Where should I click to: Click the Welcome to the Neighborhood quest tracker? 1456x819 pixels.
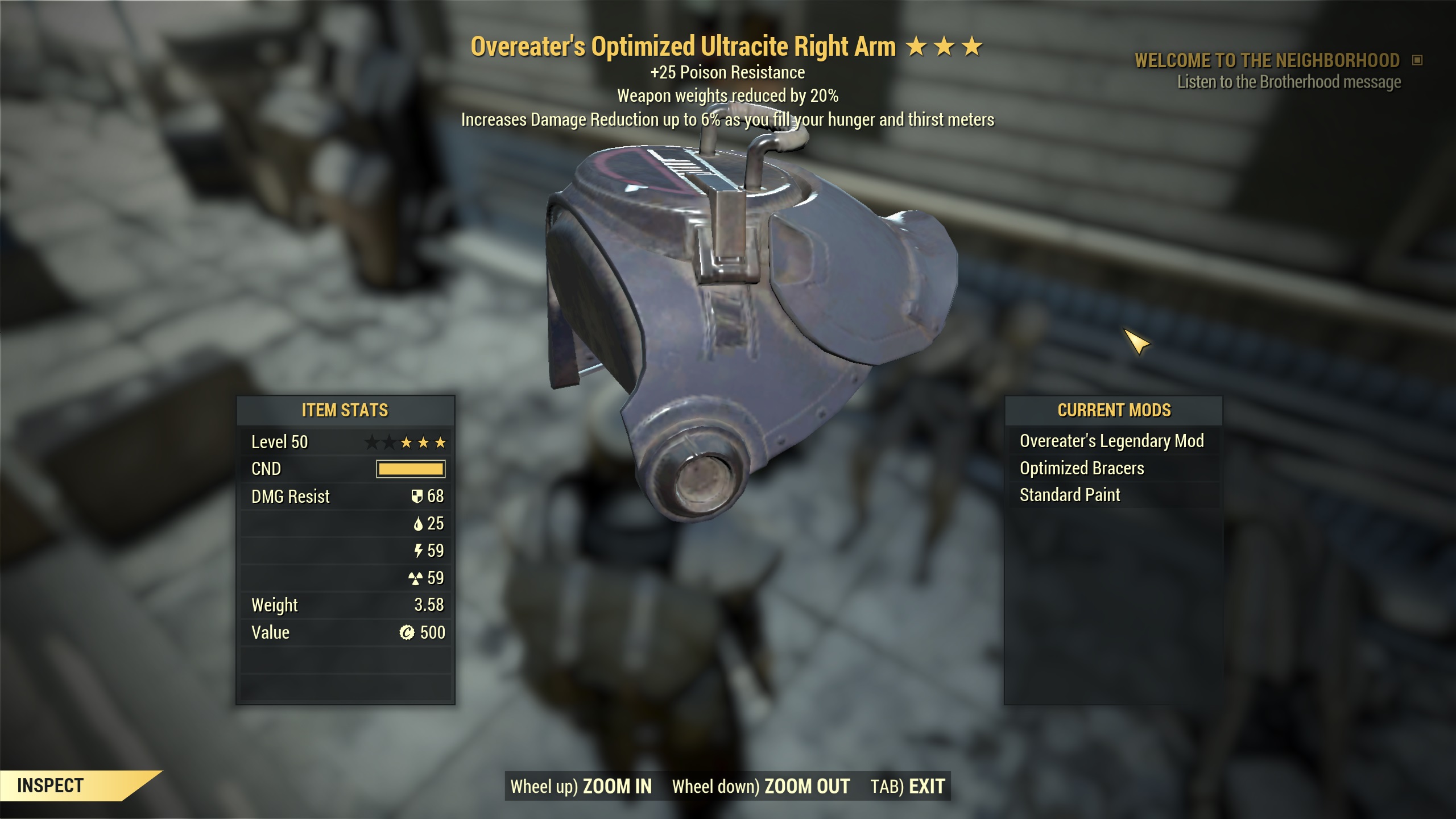click(x=1267, y=61)
